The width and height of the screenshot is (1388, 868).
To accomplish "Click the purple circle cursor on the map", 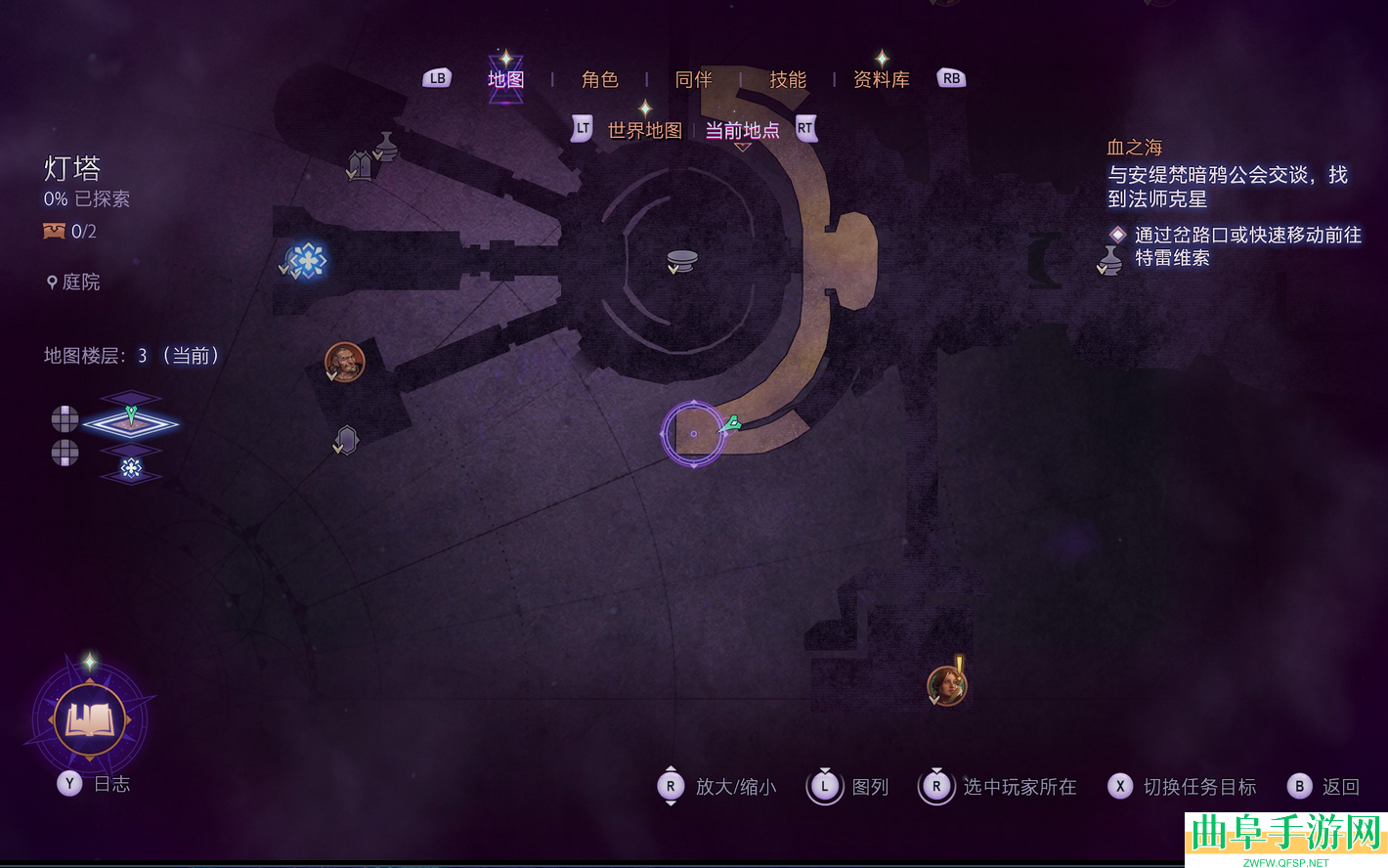I will coord(693,433).
